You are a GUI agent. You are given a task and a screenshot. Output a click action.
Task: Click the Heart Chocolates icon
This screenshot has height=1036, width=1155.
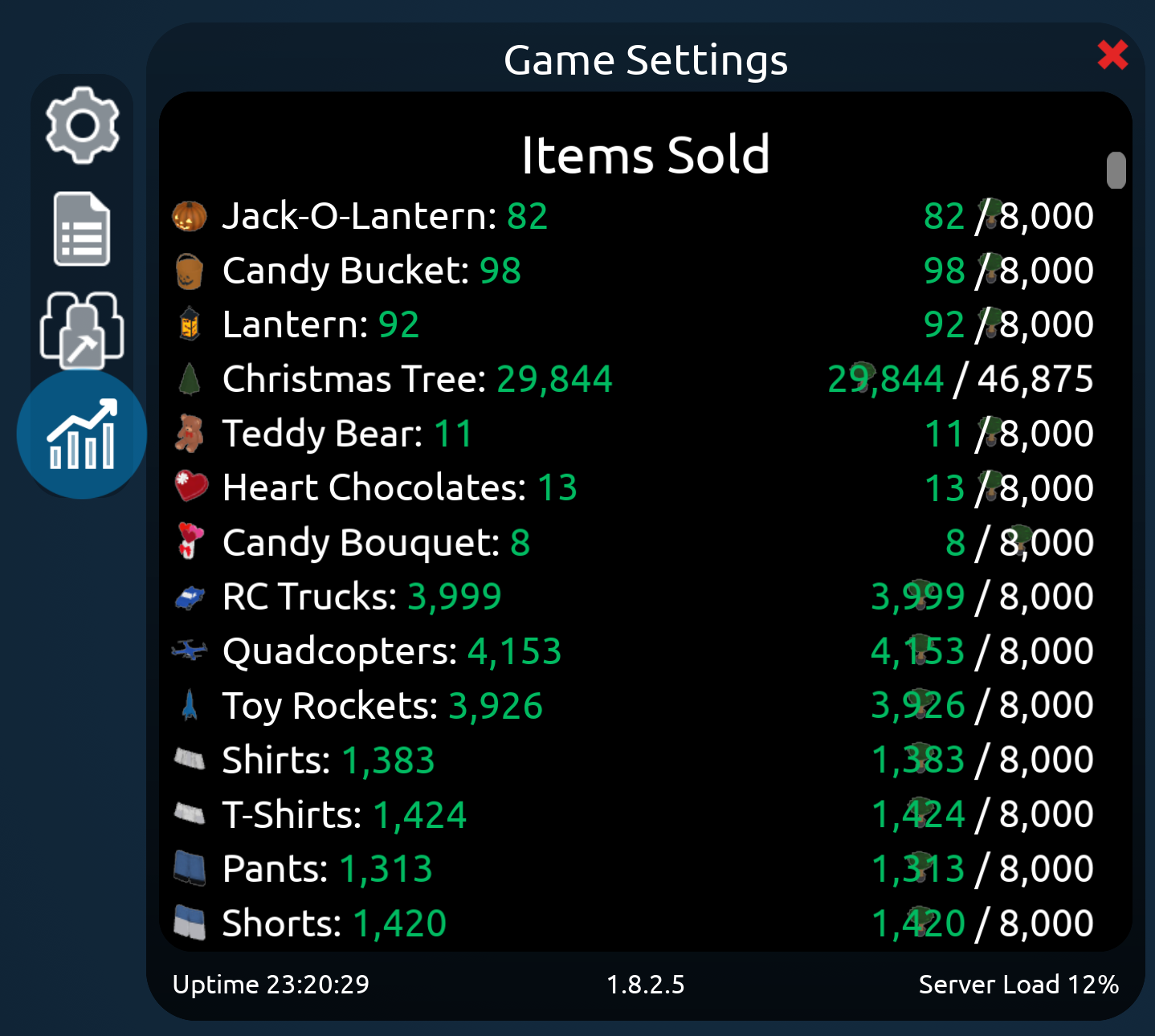(191, 487)
